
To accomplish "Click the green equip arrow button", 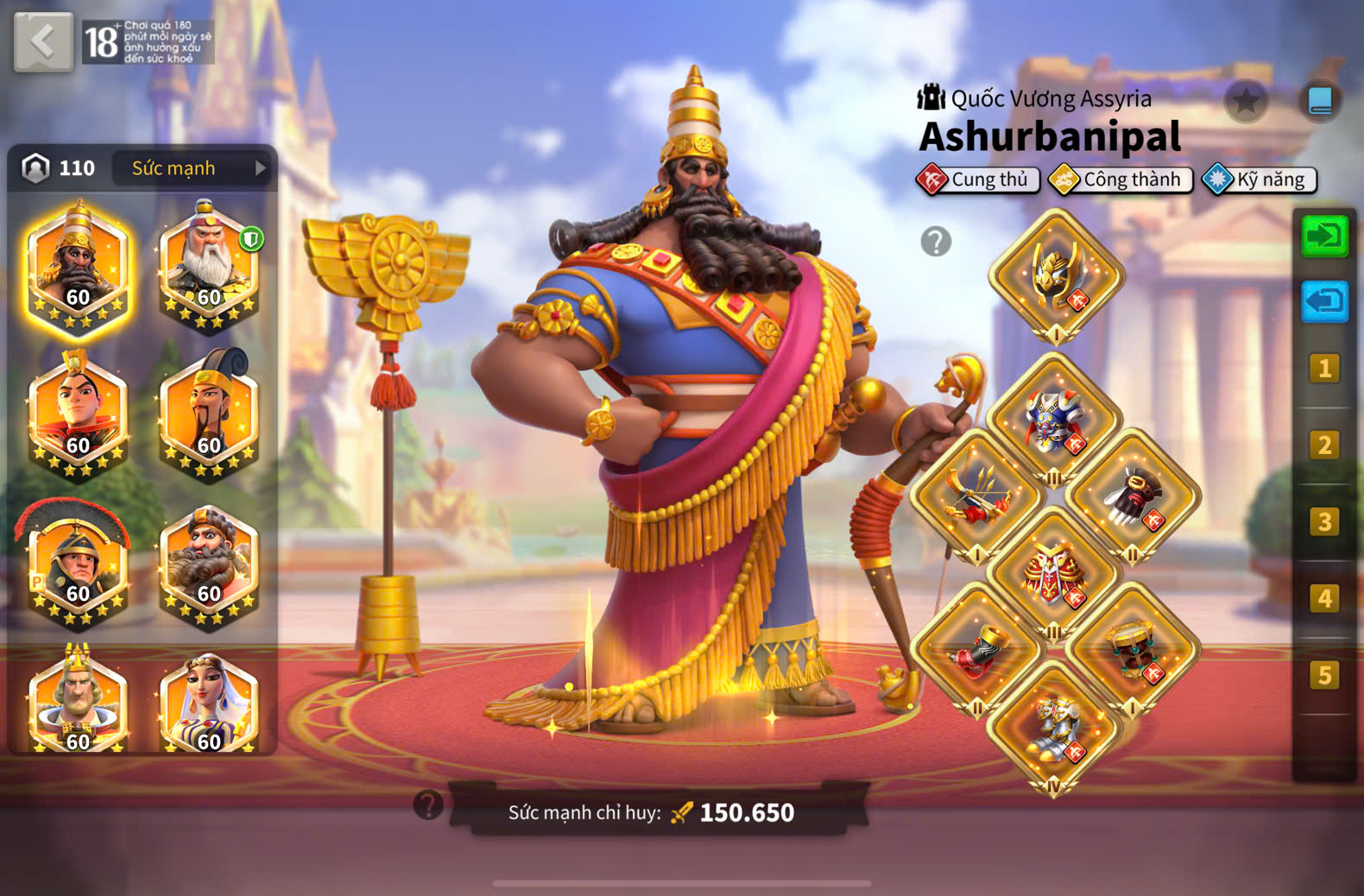I will point(1324,236).
